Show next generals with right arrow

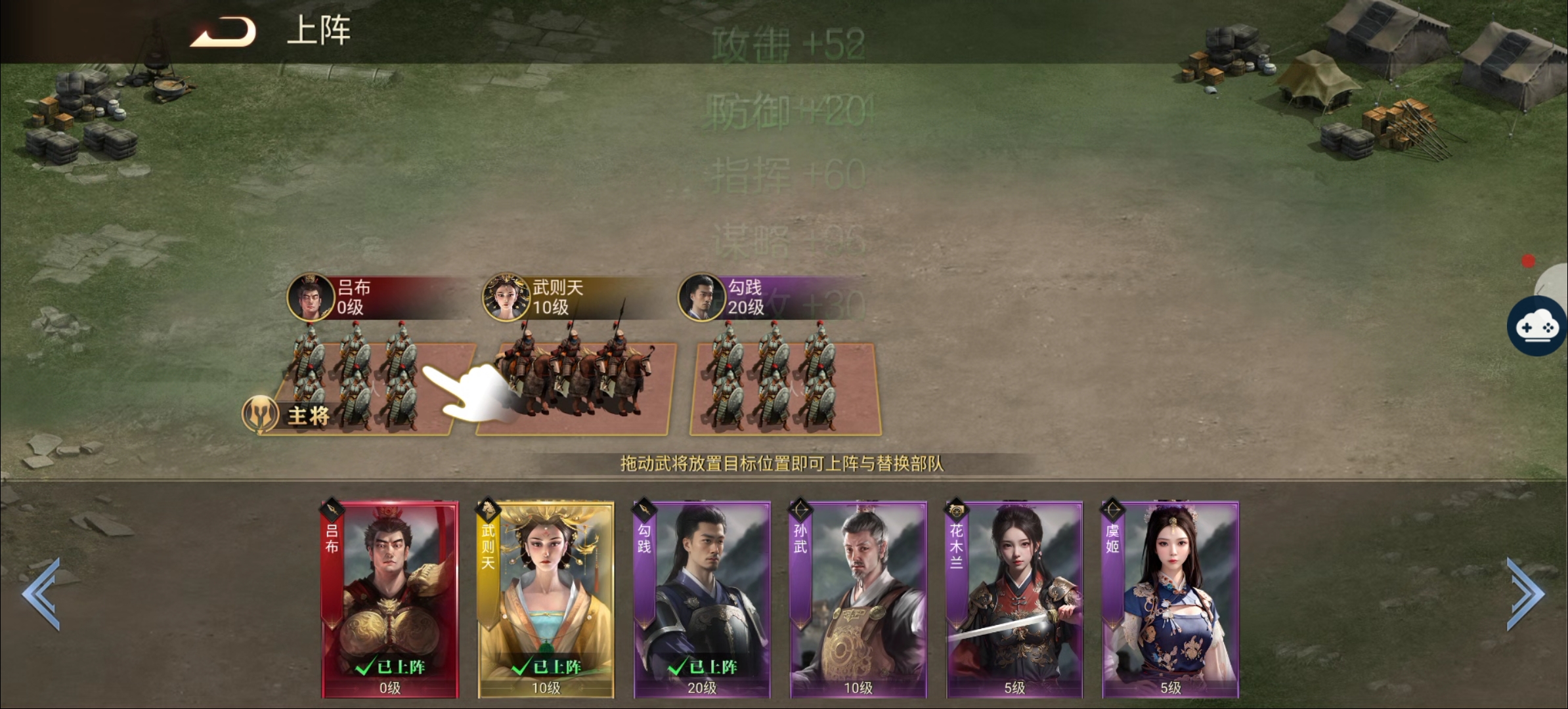pyautogui.click(x=1525, y=593)
